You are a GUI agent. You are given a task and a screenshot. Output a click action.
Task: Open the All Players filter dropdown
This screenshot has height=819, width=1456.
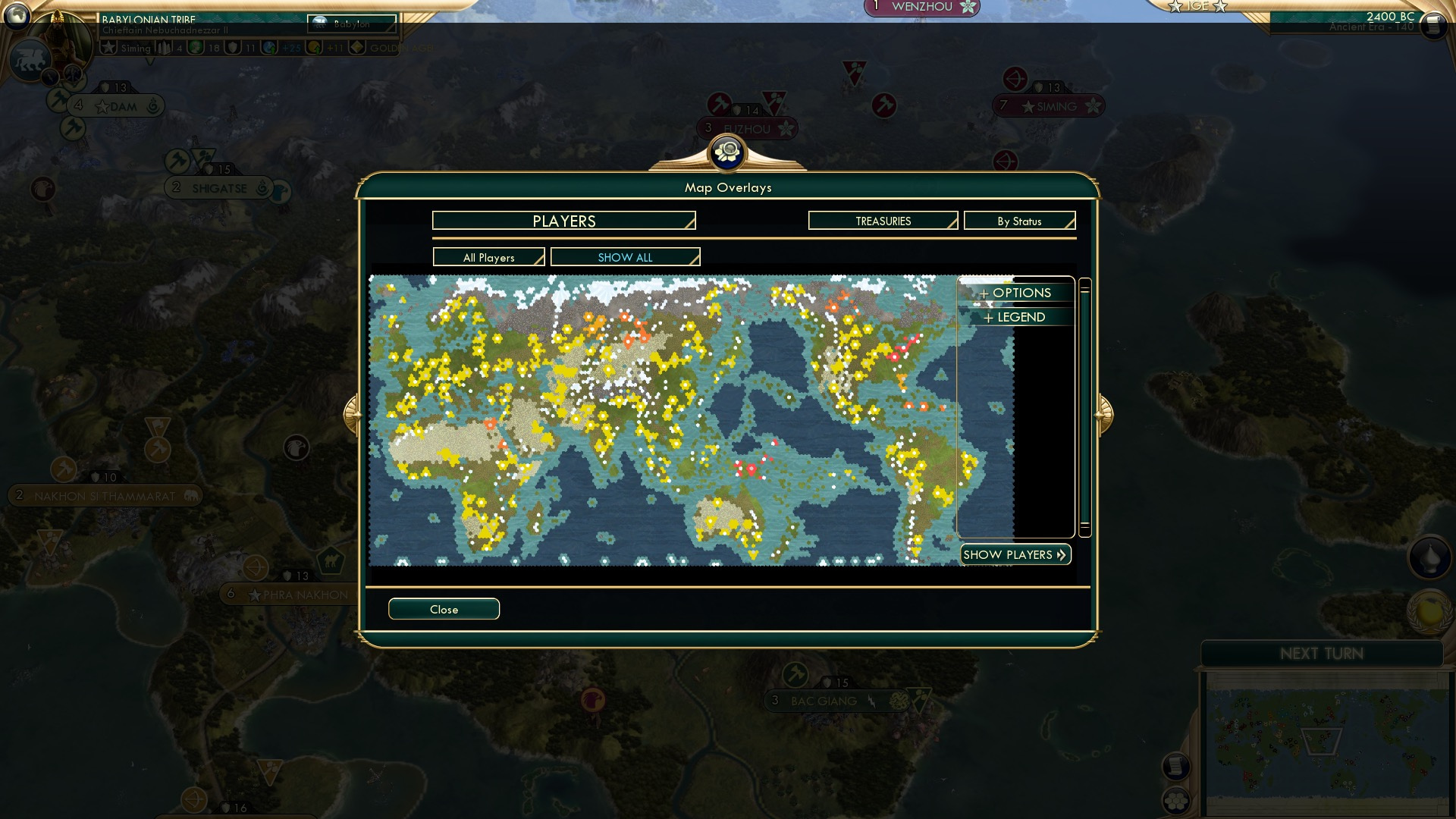(x=488, y=257)
